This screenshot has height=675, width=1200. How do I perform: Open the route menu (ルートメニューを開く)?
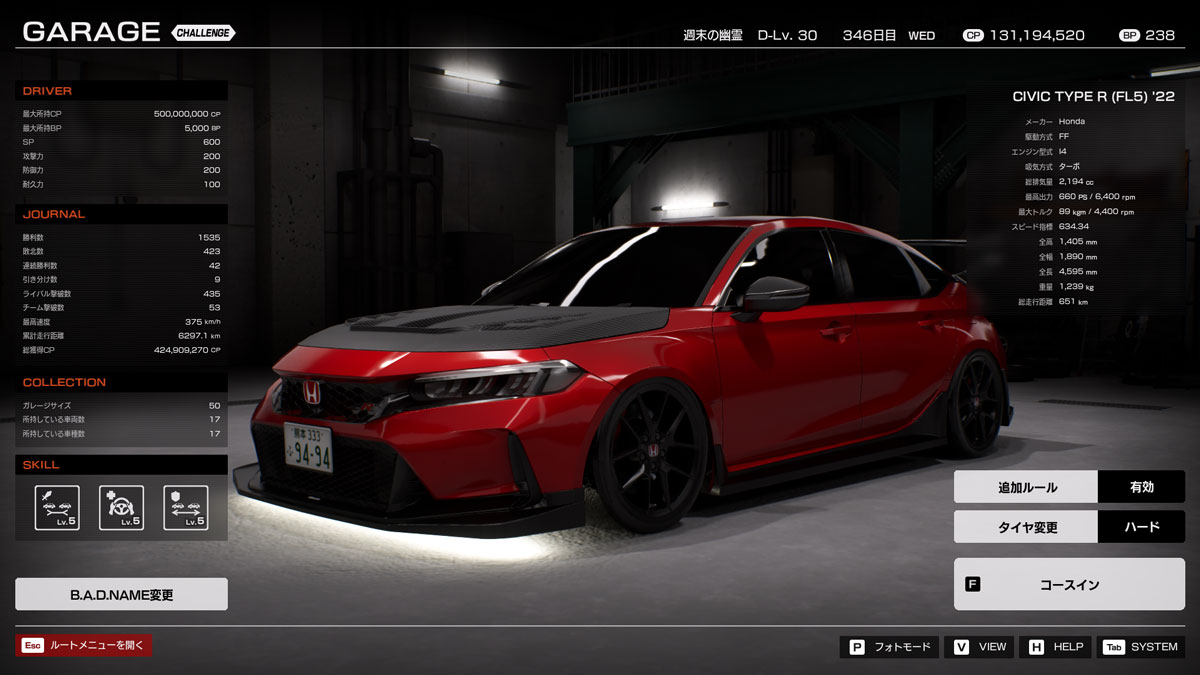tap(83, 646)
